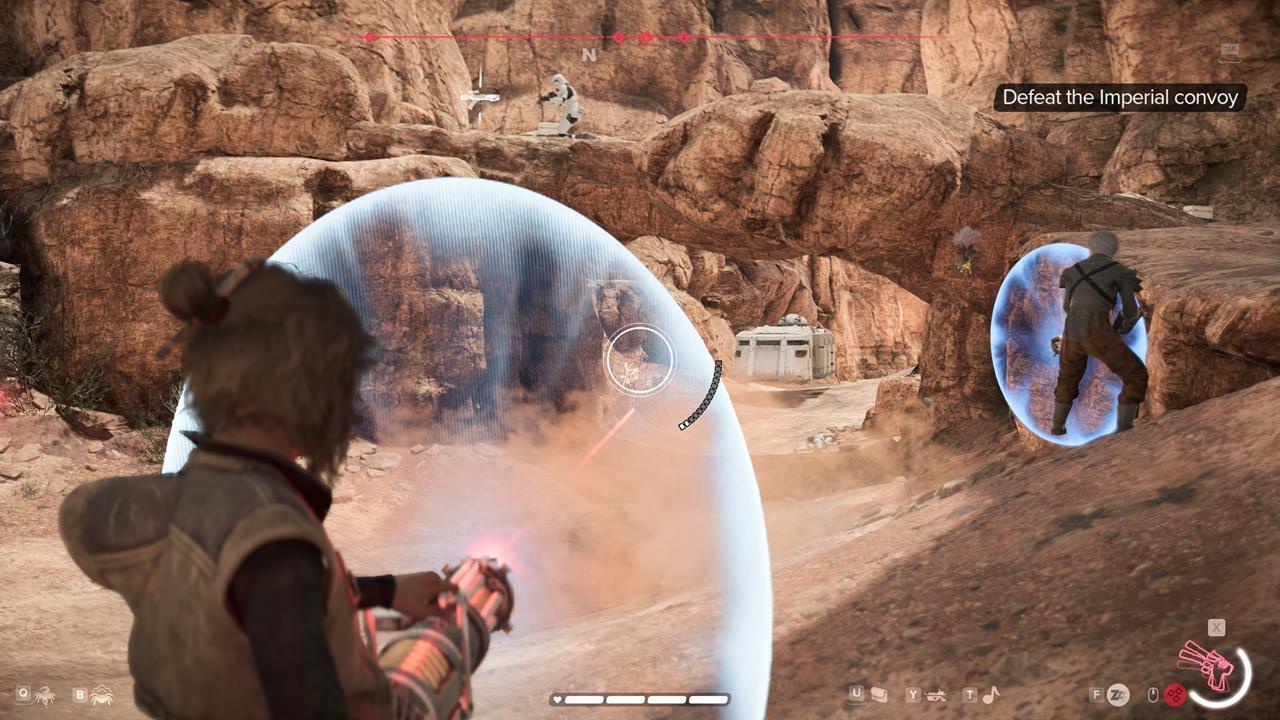Open the satchel icon beside the U key
This screenshot has height=720, width=1280.
tap(879, 696)
